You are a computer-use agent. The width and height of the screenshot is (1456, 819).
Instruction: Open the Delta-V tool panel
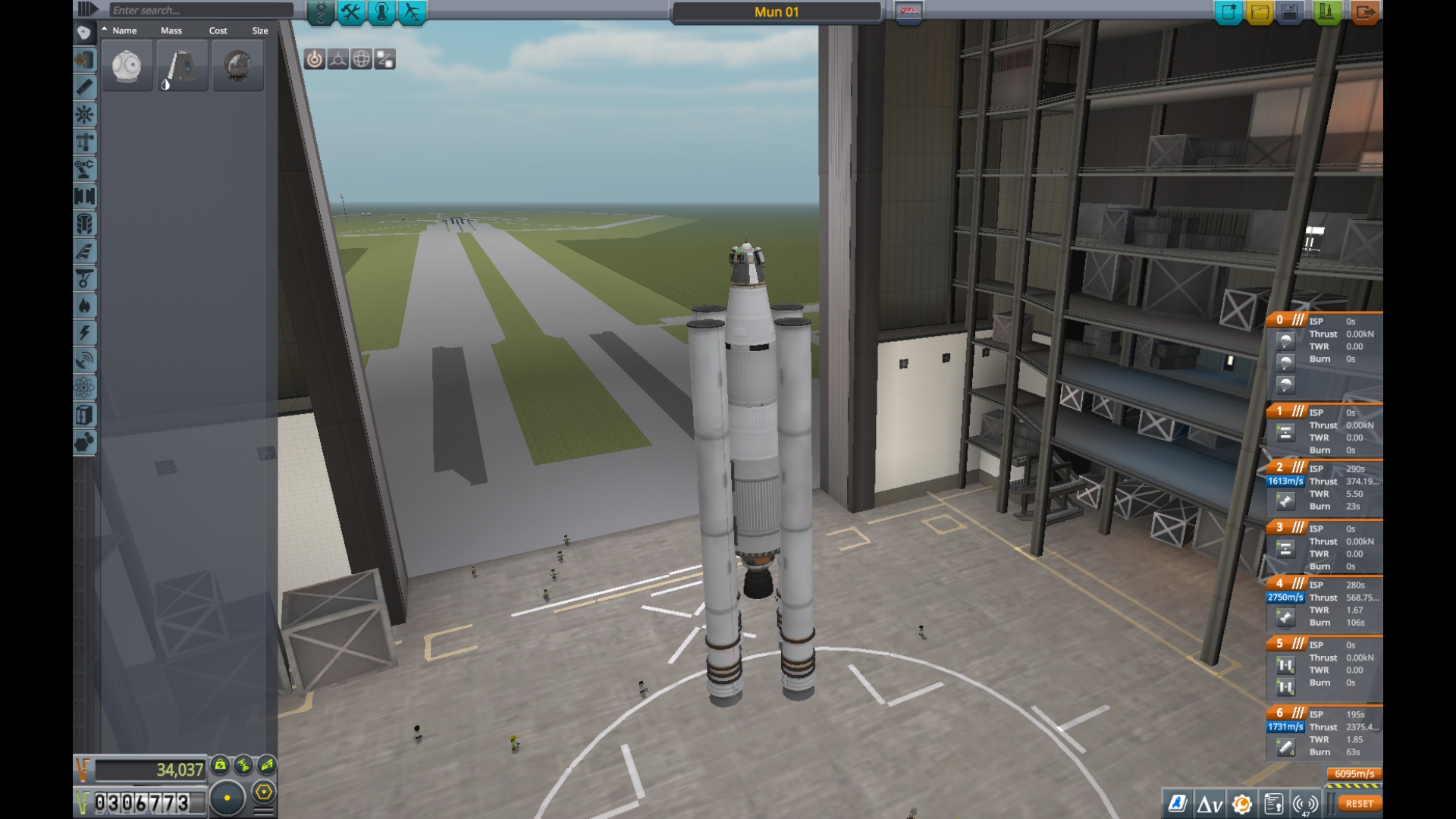click(1210, 804)
